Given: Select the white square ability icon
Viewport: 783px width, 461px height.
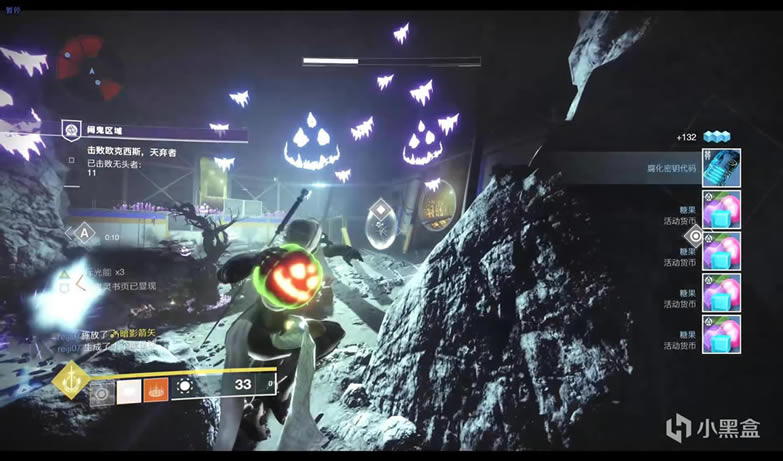Looking at the screenshot, I should [129, 391].
